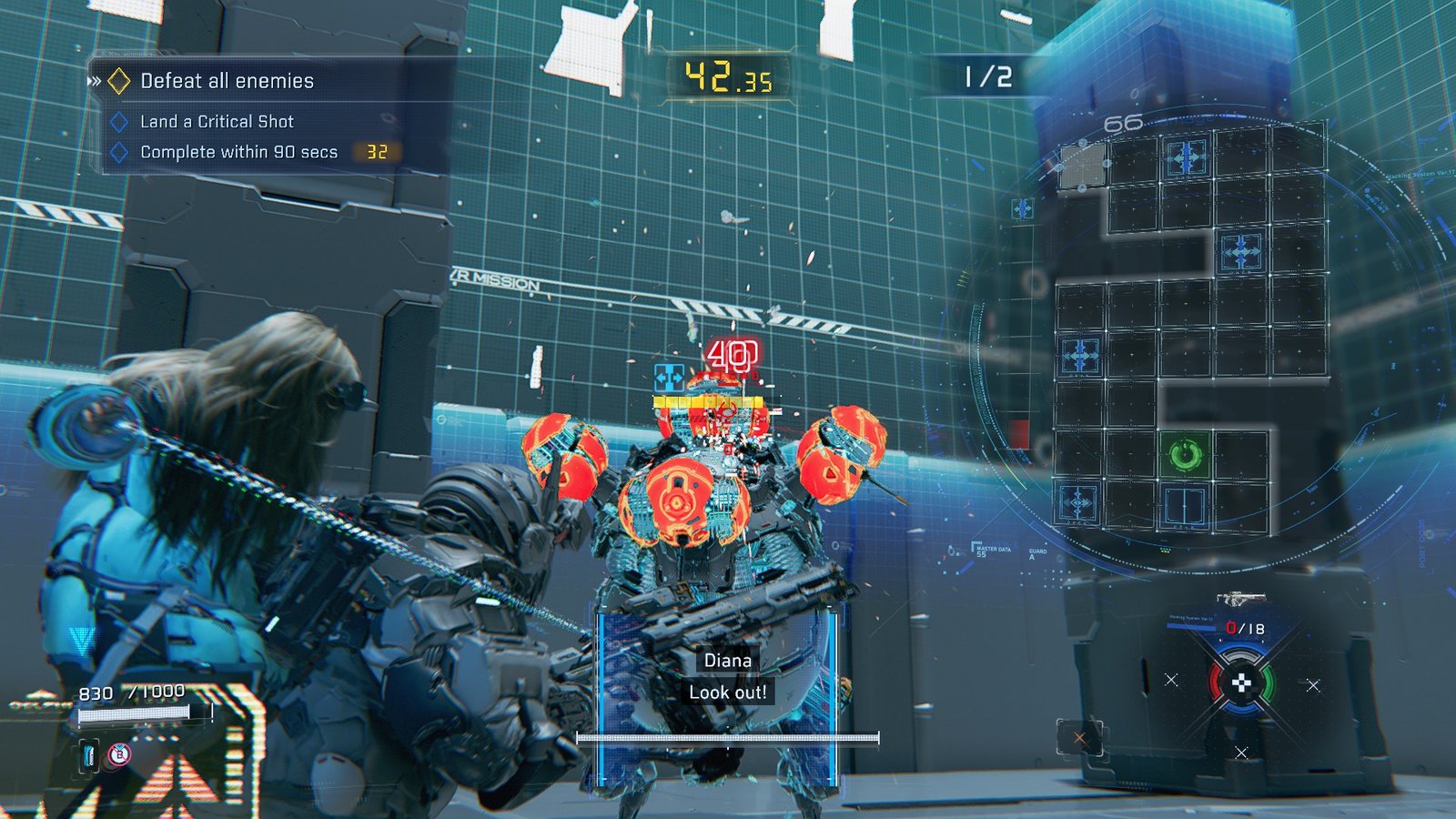Select the Defeat all enemies objective

(227, 81)
